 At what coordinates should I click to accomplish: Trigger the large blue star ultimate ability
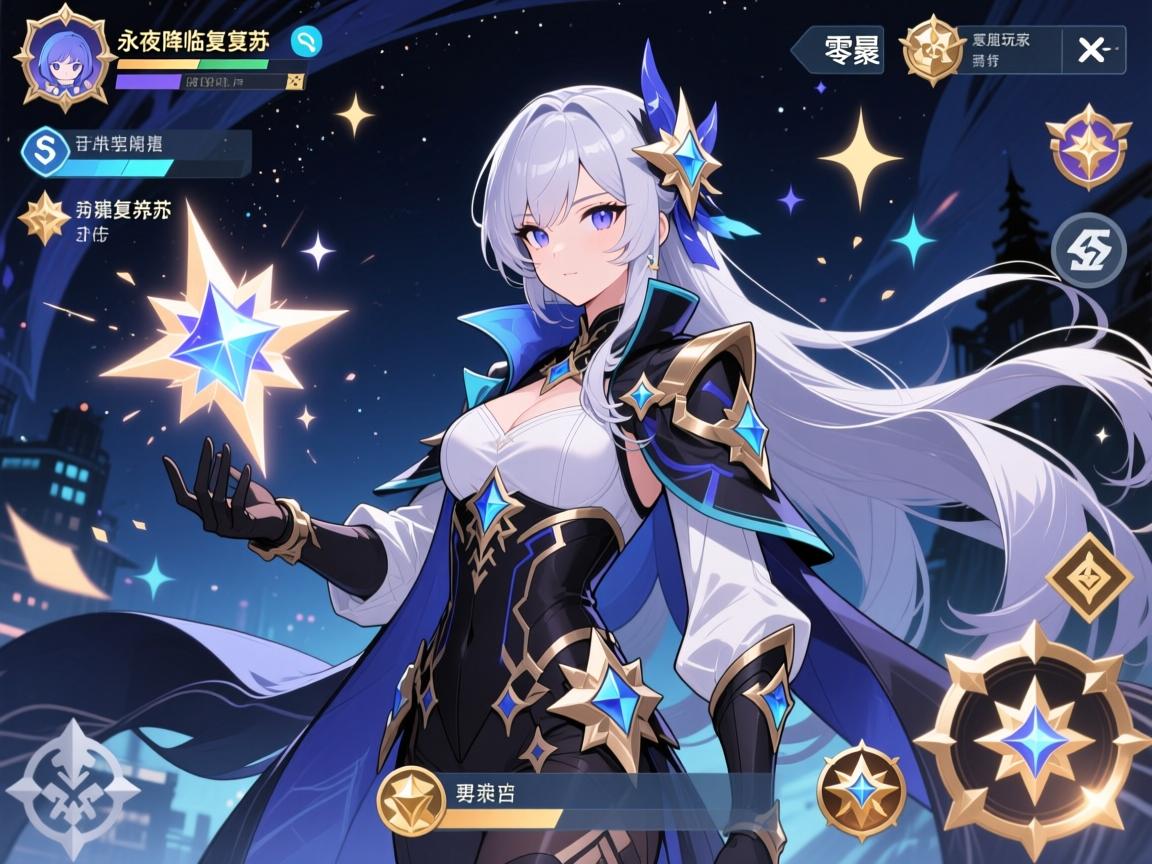(x=1033, y=739)
